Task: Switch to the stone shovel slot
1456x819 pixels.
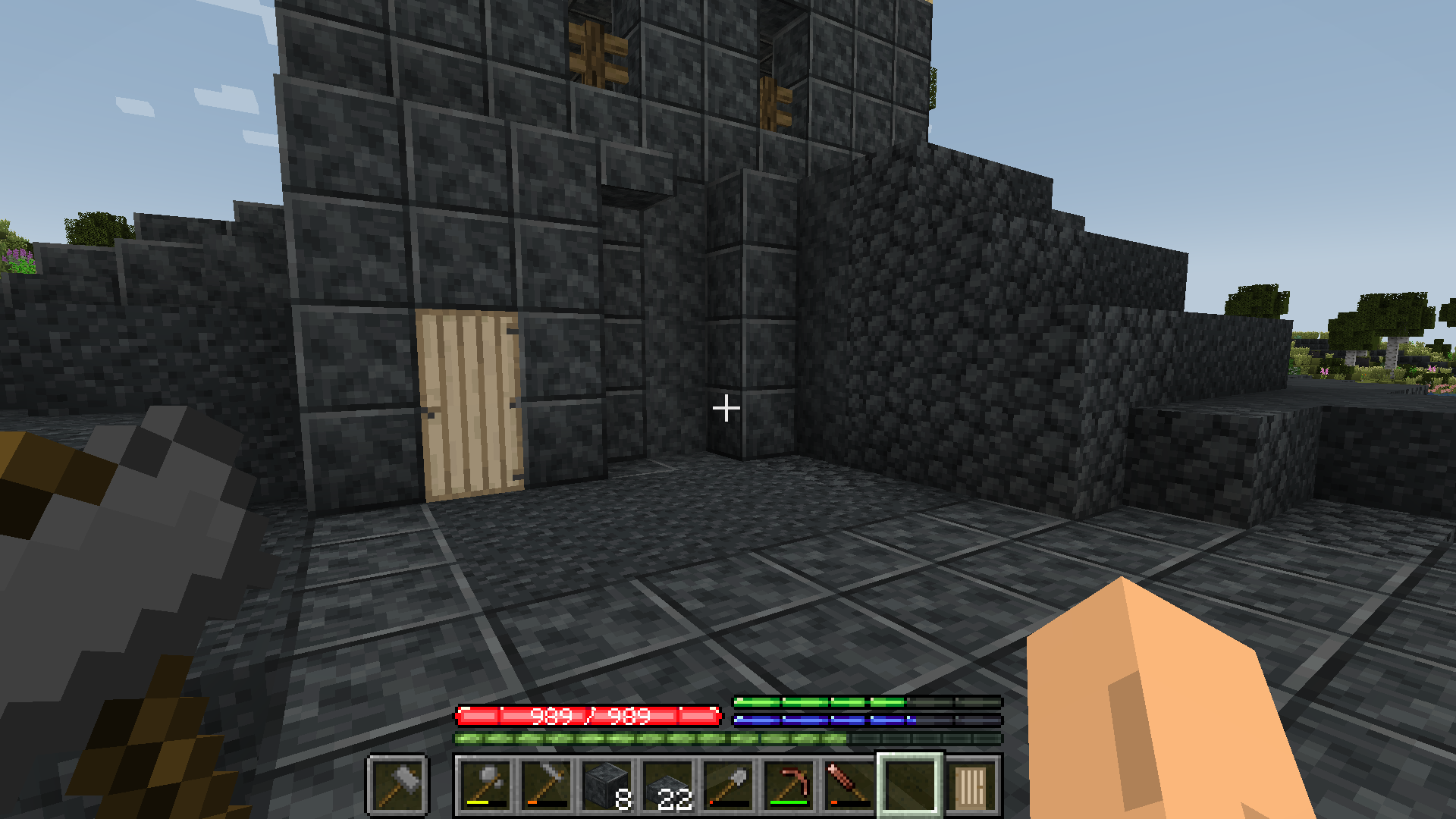Action: (728, 784)
